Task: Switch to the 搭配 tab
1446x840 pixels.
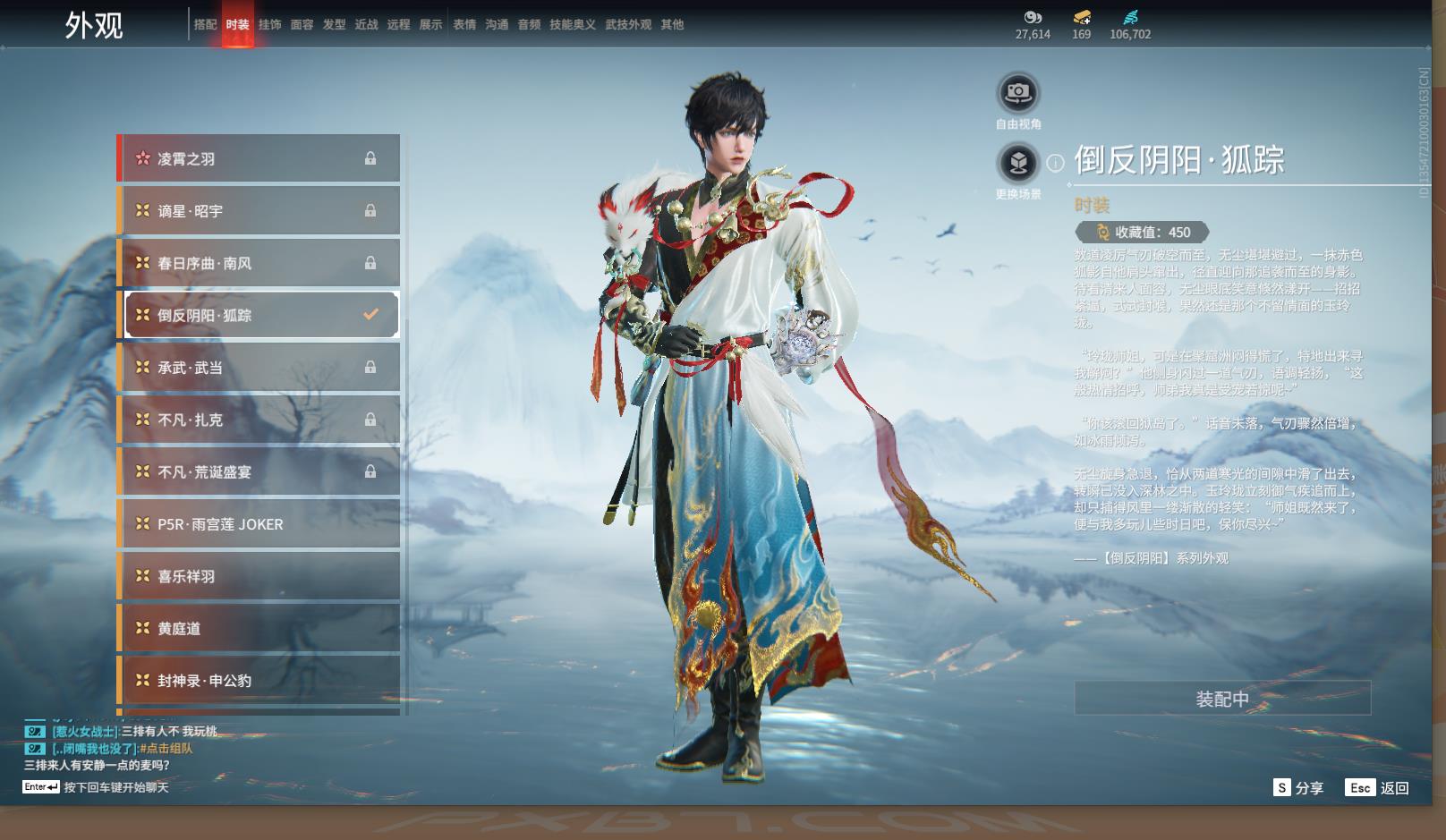Action: coord(205,25)
